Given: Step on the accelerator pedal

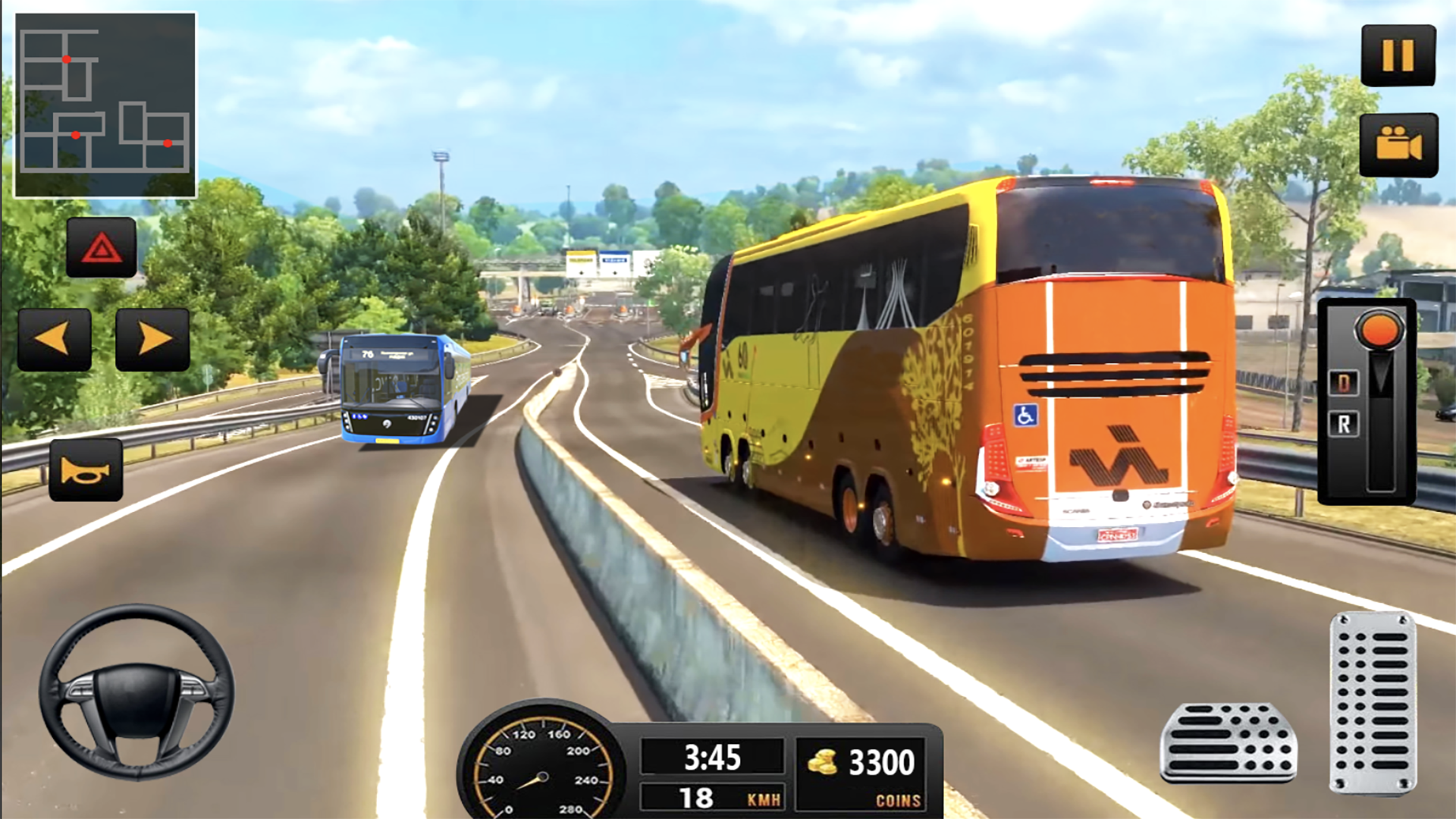Looking at the screenshot, I should (1373, 702).
